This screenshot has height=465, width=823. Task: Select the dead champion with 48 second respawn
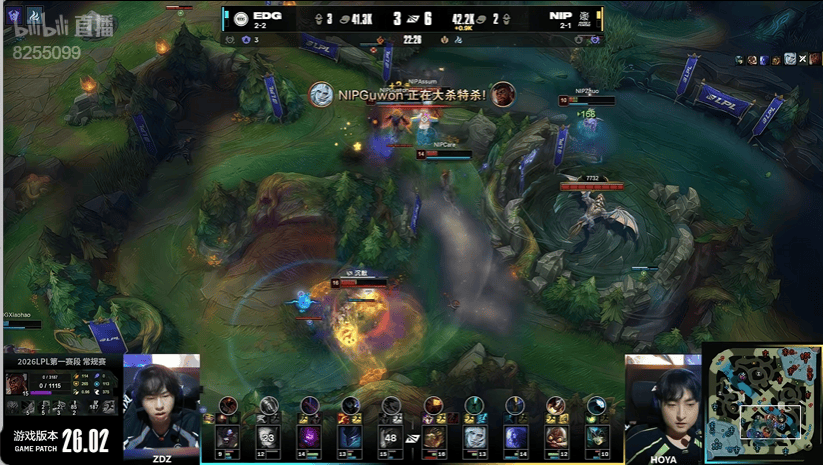pyautogui.click(x=391, y=436)
